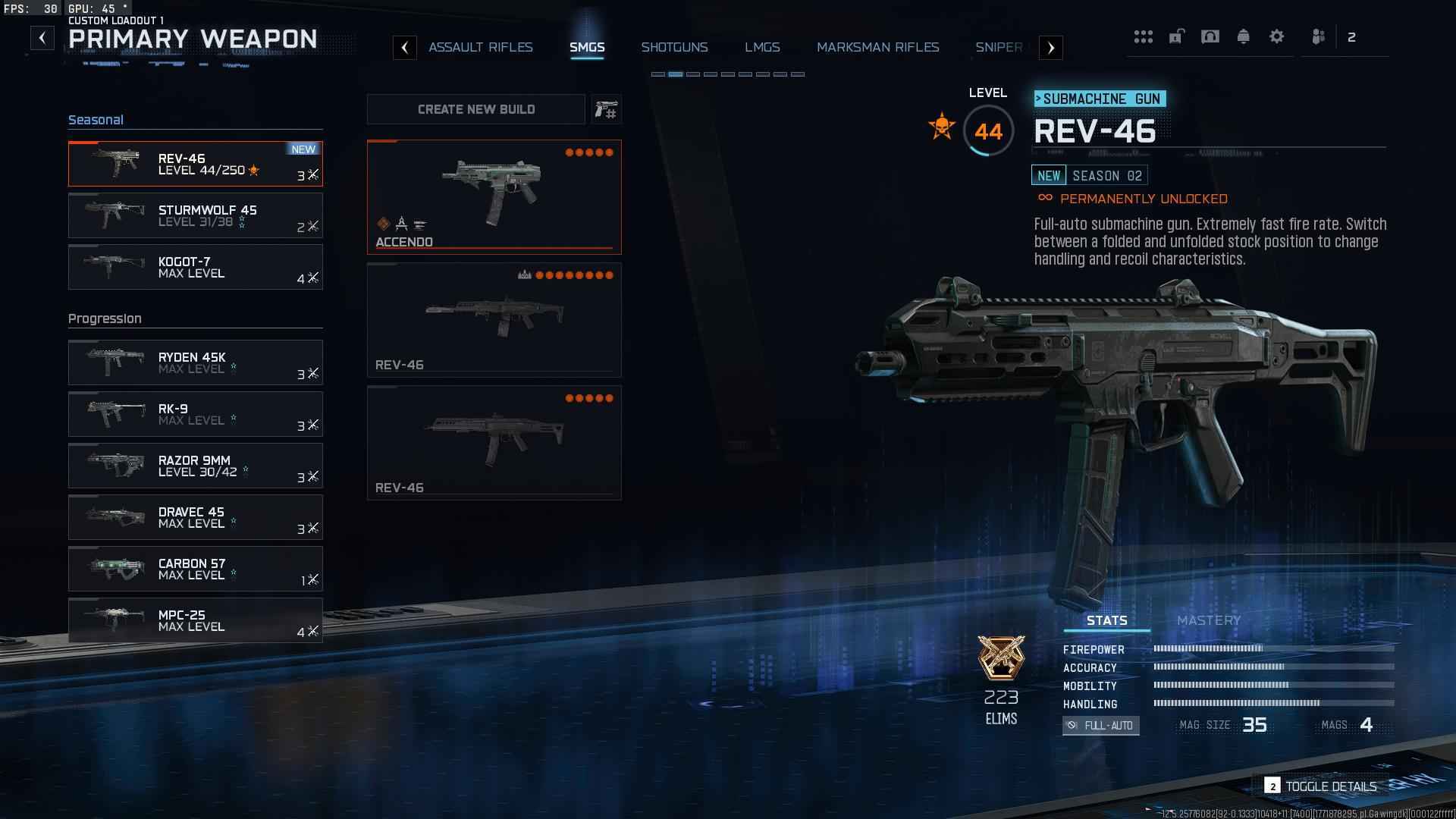Screen dimensions: 1456x819
Task: Open the notifications bell icon
Action: tap(1243, 36)
